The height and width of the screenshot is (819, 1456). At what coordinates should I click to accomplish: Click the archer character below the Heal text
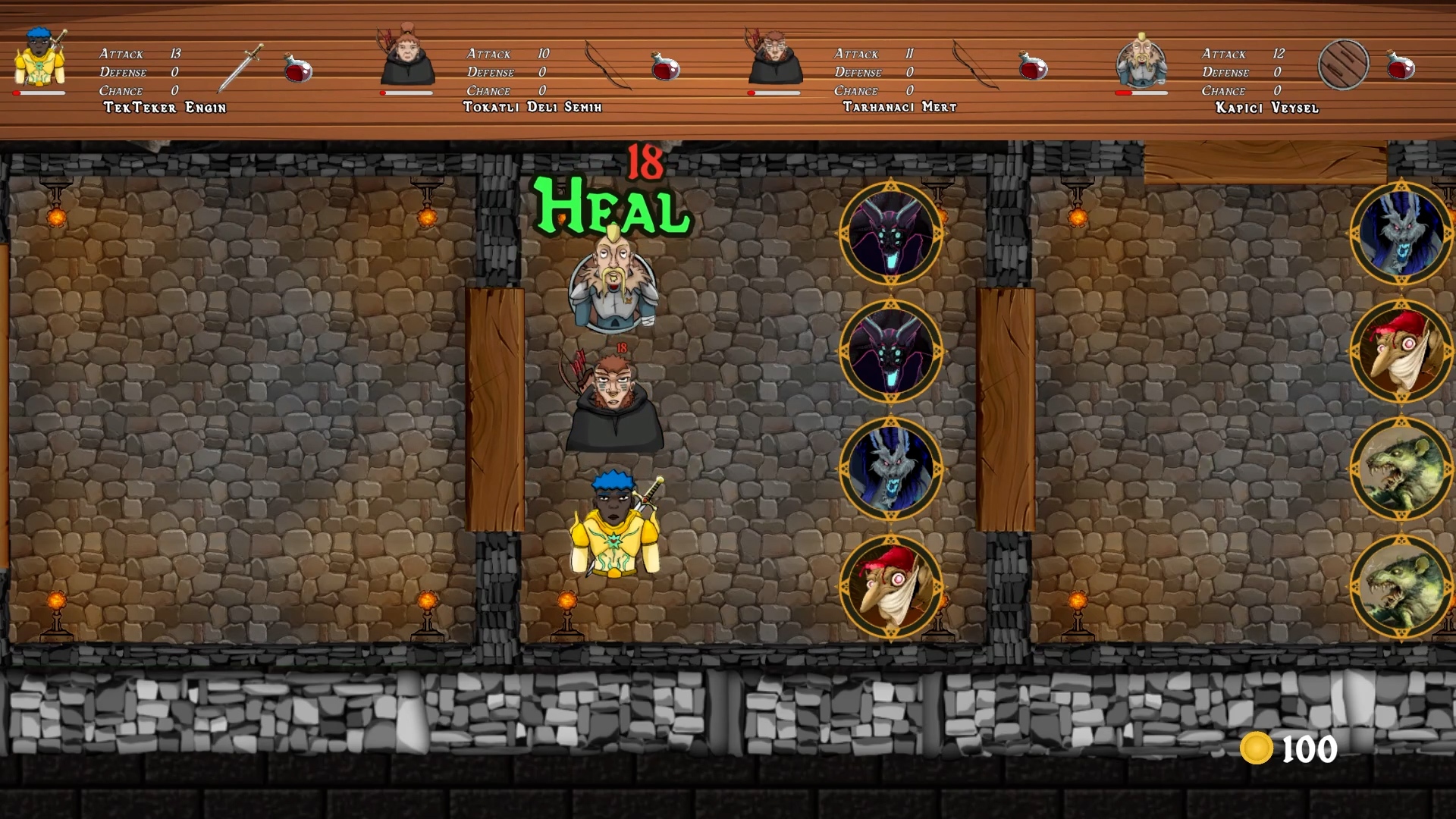[x=616, y=402]
